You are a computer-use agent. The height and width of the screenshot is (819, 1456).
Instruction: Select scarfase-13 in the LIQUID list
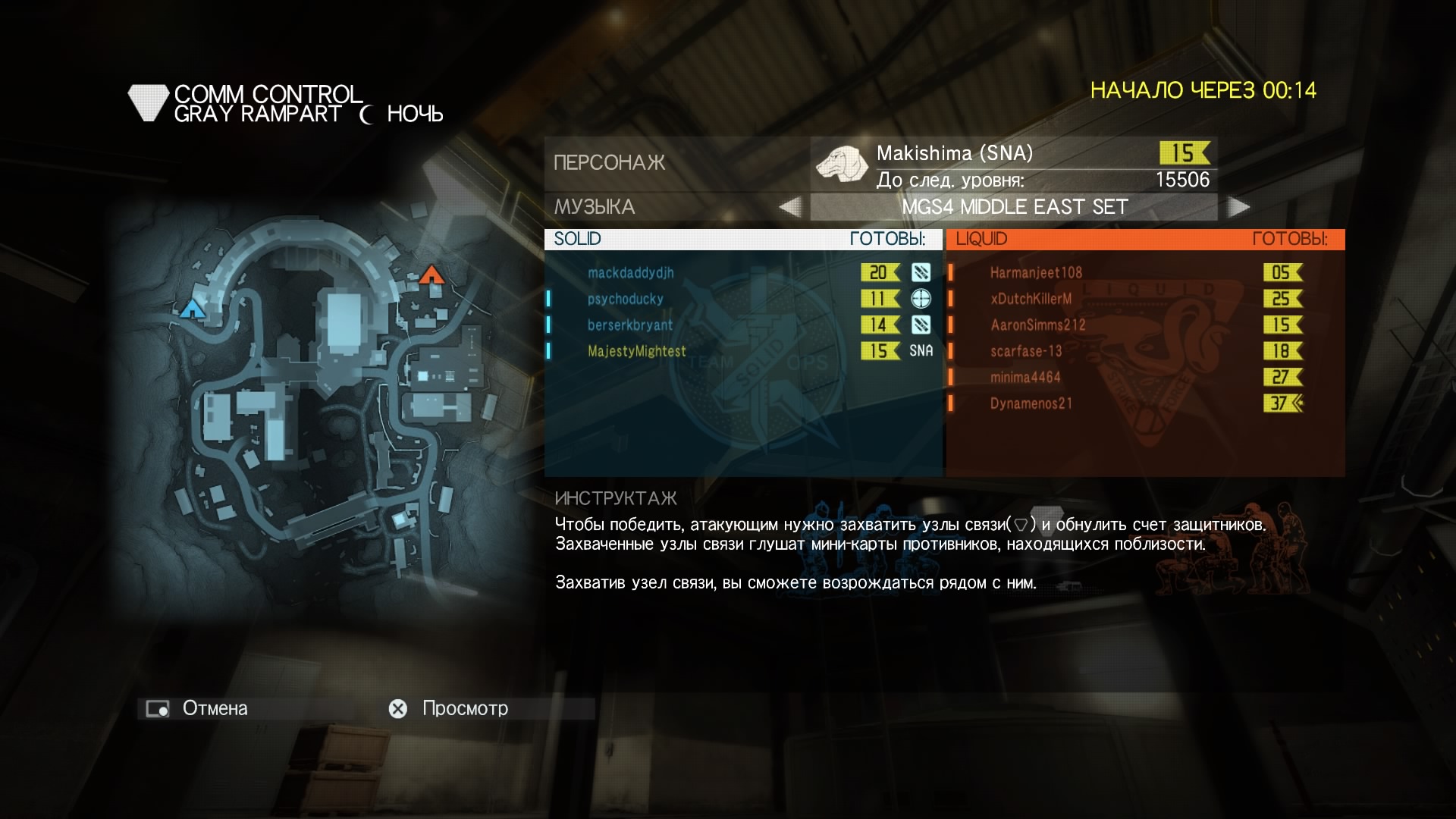[x=1025, y=351]
